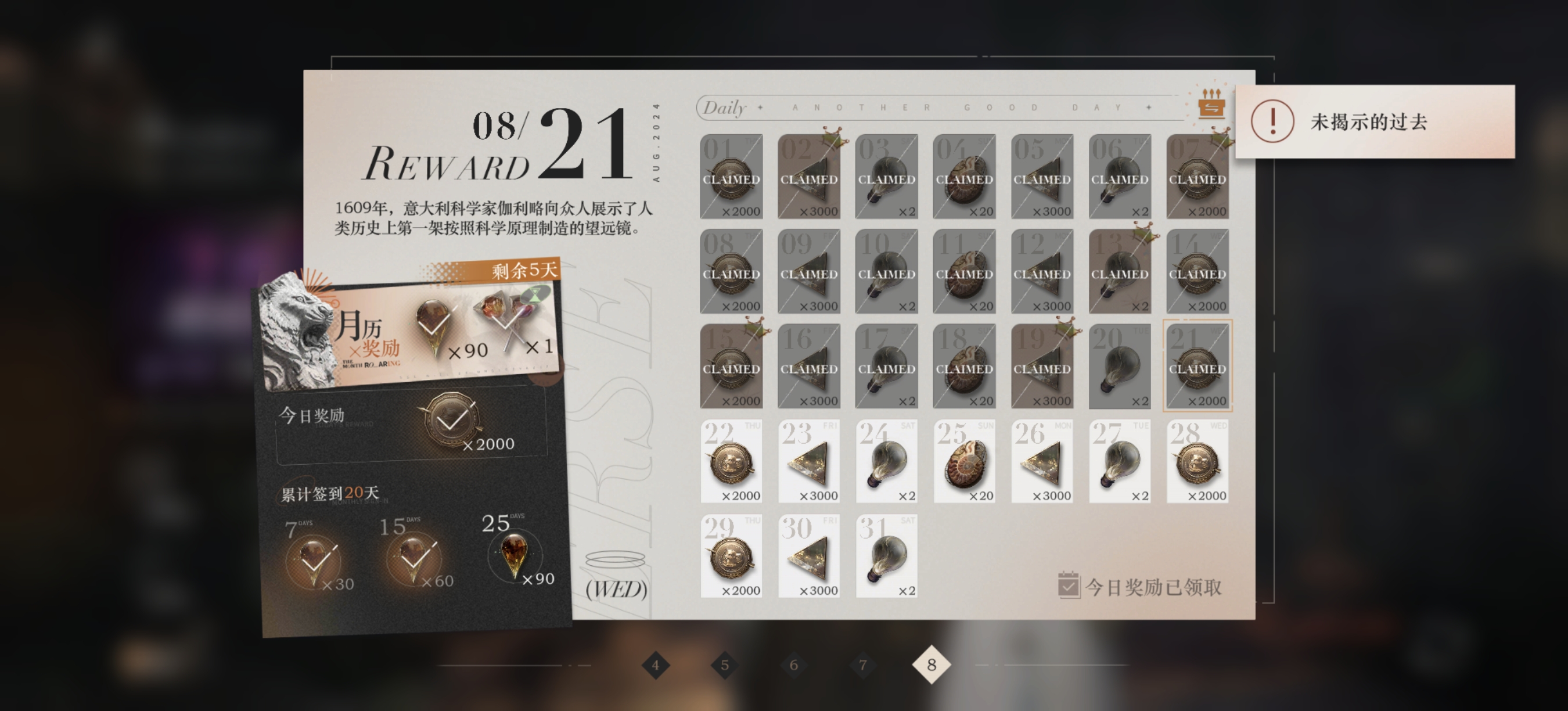Screen dimensions: 1568x711
Task: Inspect today's 今日奖励 coin reward
Action: pos(451,421)
